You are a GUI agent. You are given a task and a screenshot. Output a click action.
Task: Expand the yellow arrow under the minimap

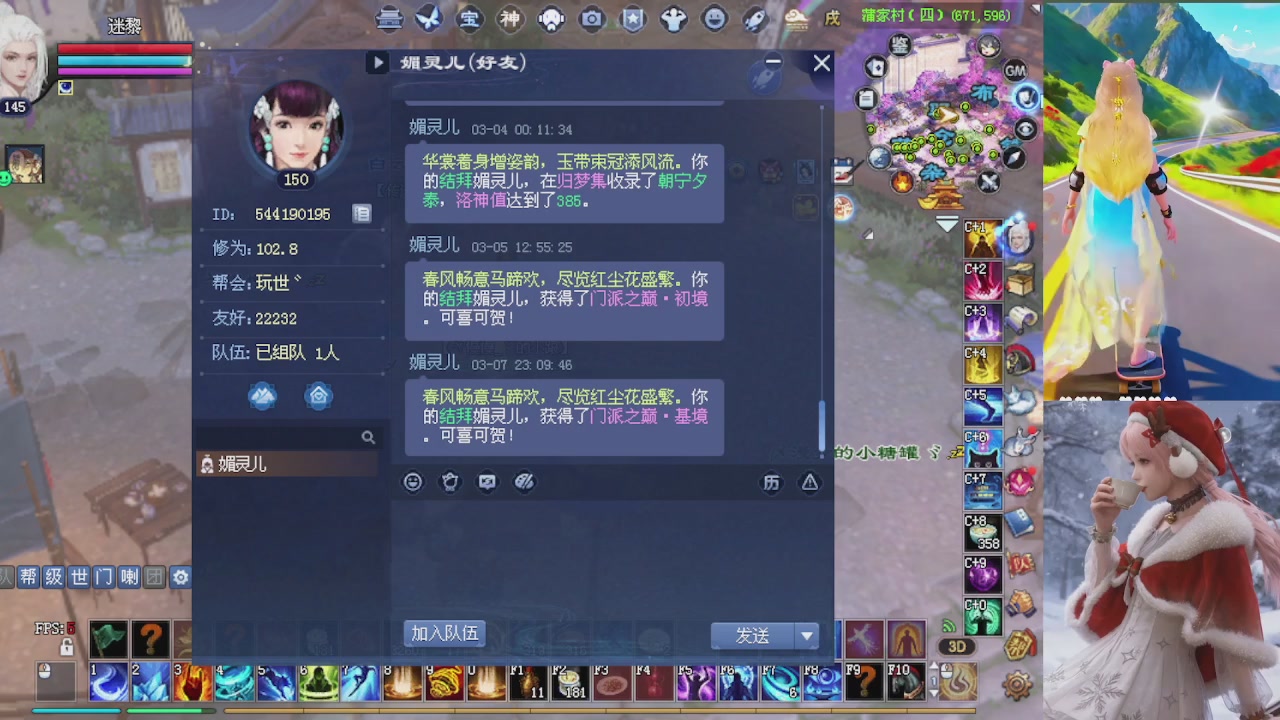coord(944,225)
